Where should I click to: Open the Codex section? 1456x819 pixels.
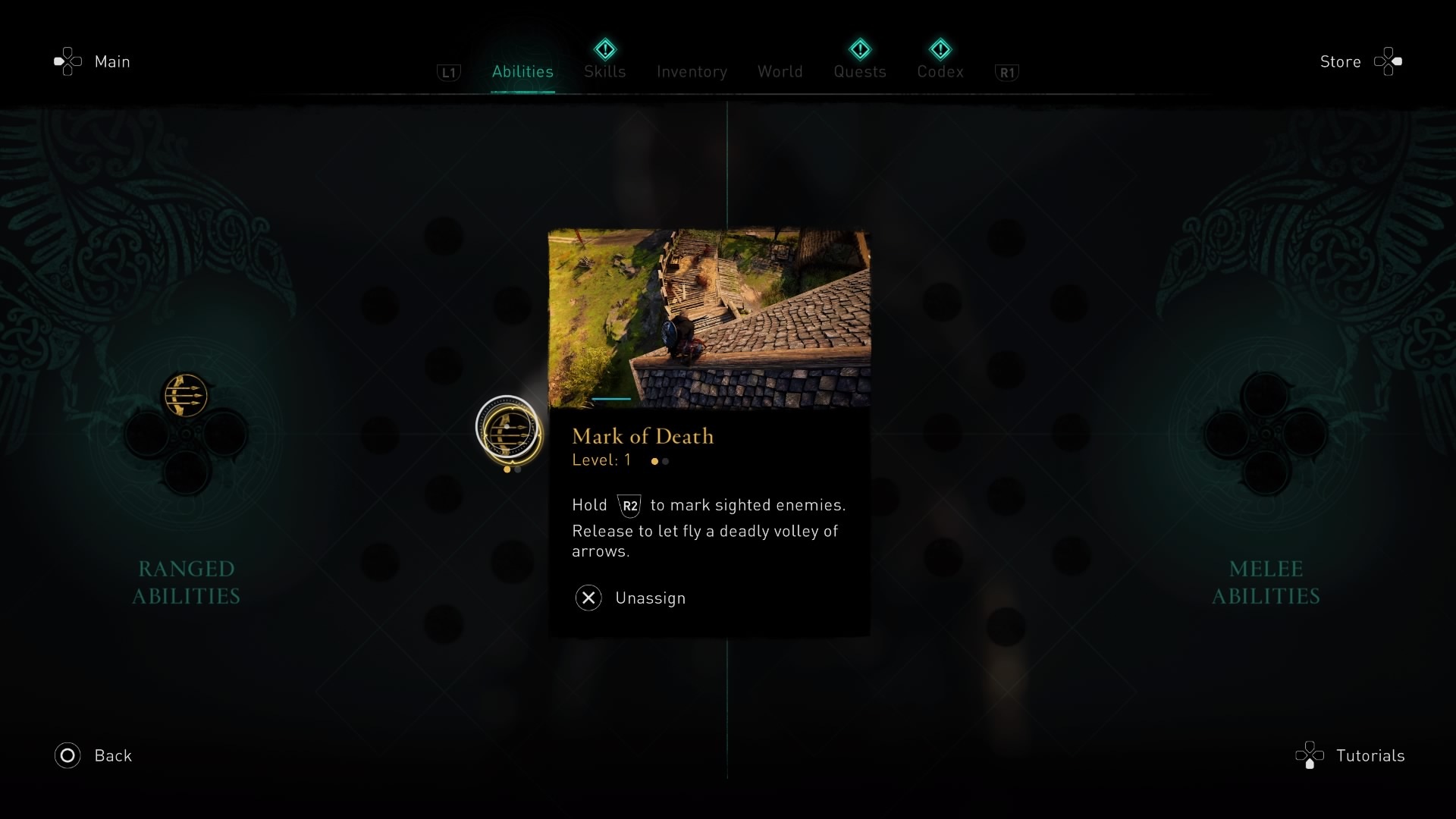[x=940, y=71]
